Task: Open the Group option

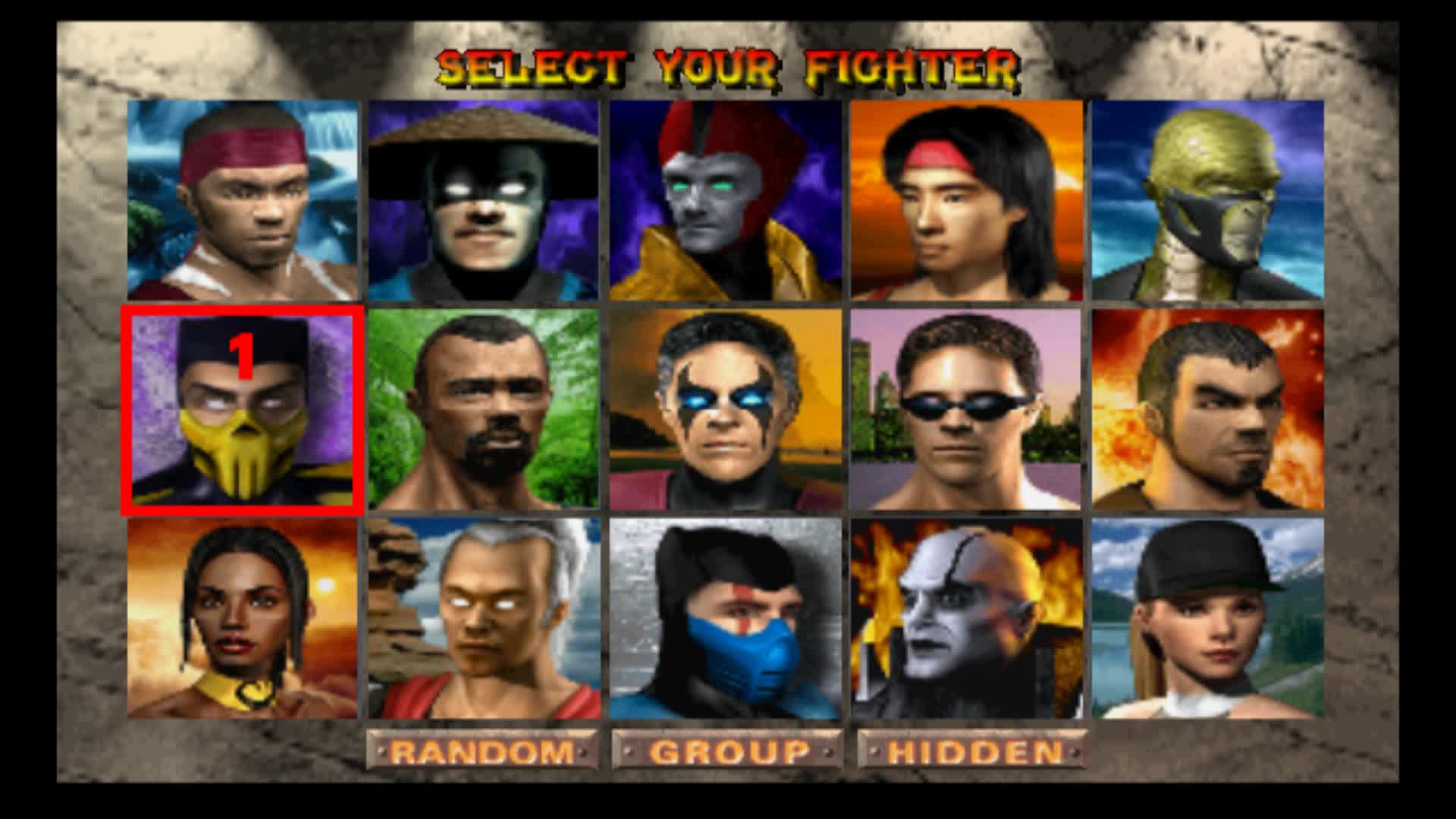Action: point(726,751)
